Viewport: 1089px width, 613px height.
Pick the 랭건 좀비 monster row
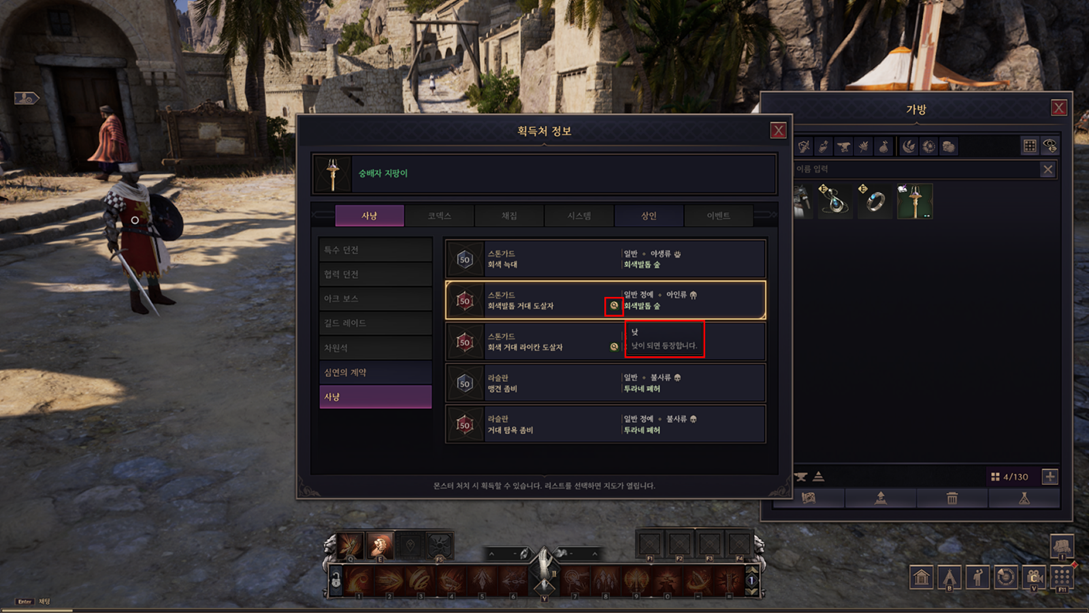tap(605, 383)
